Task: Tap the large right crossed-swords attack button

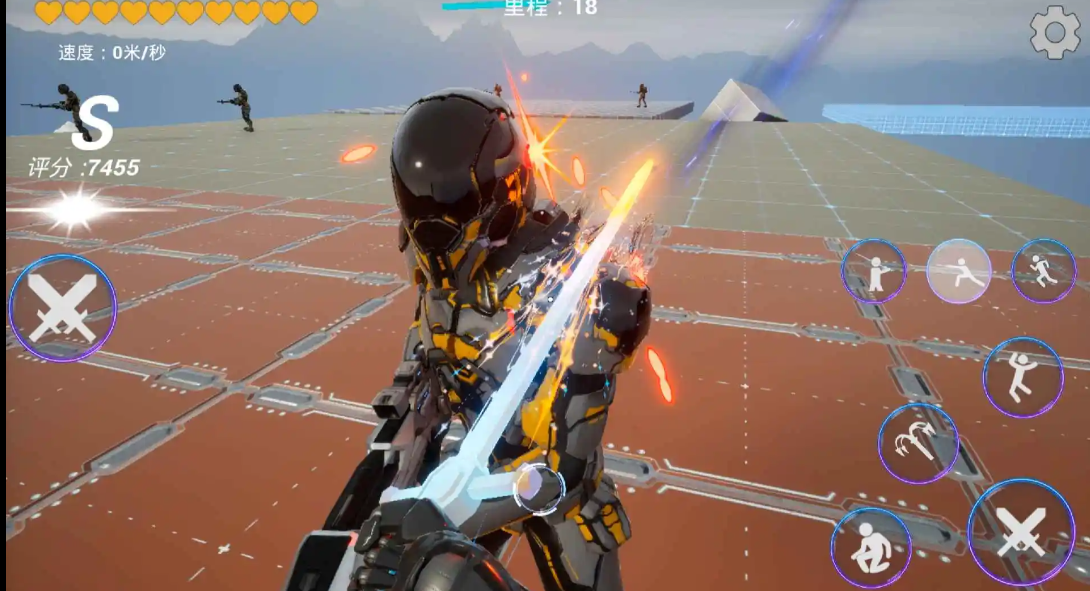Action: pos(1021,532)
